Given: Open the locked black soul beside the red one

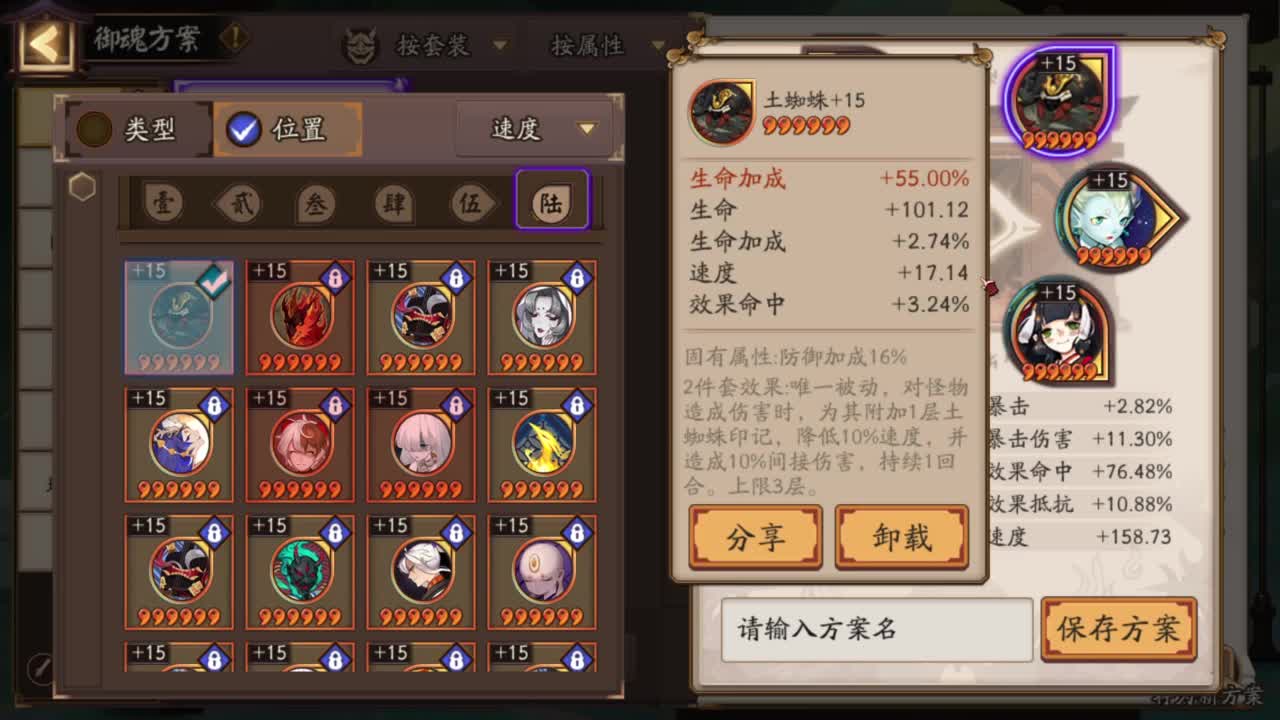Looking at the screenshot, I should pyautogui.click(x=420, y=315).
